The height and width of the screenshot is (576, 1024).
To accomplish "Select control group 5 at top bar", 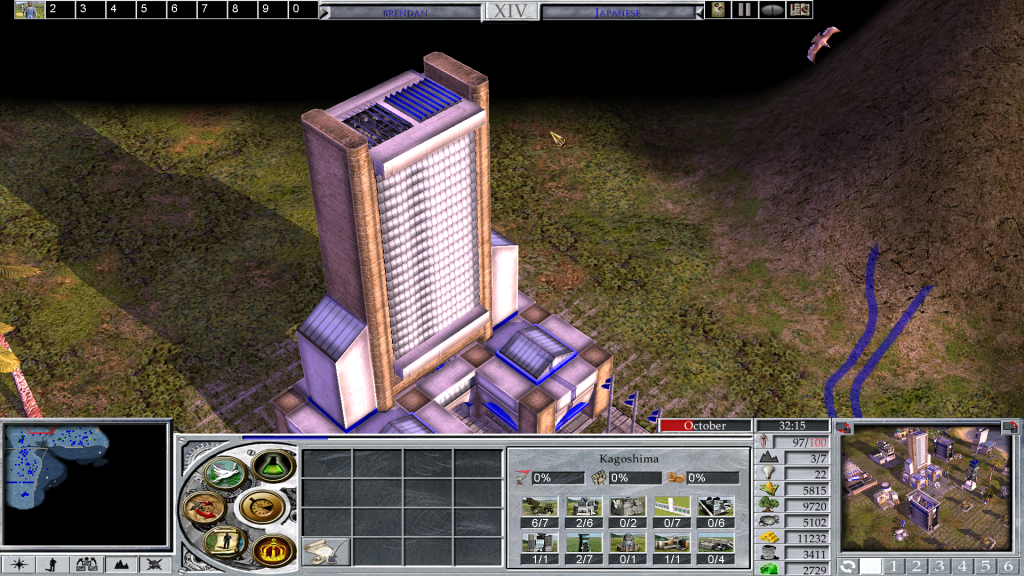I will (x=143, y=9).
